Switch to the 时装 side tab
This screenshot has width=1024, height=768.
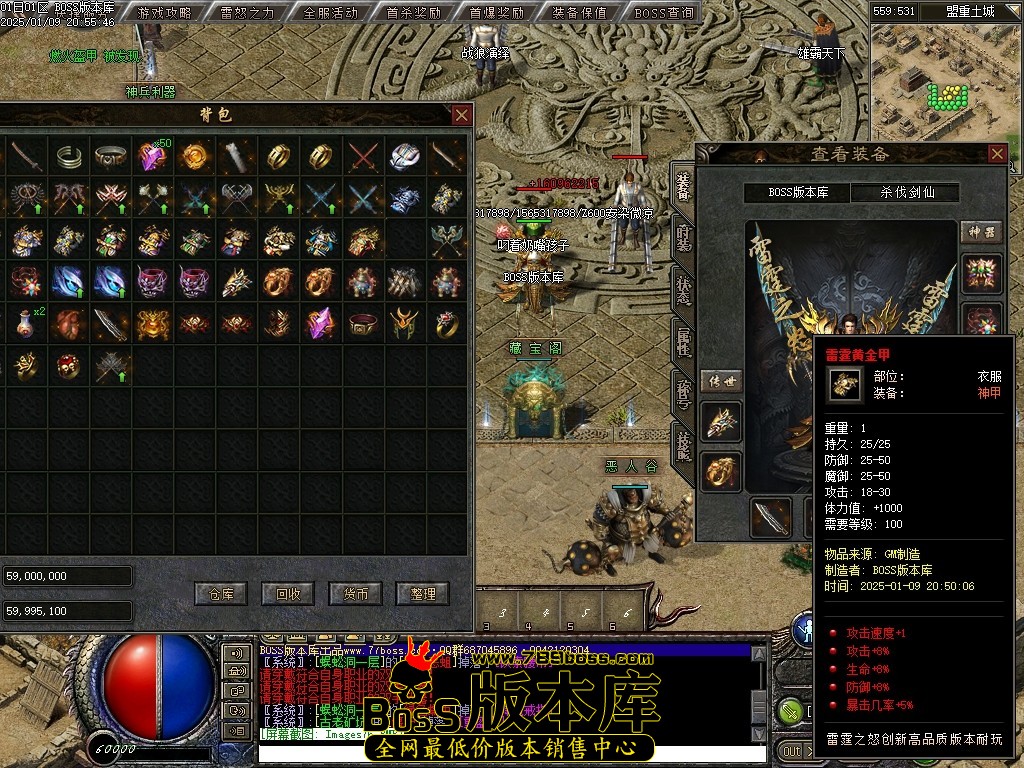click(x=683, y=236)
